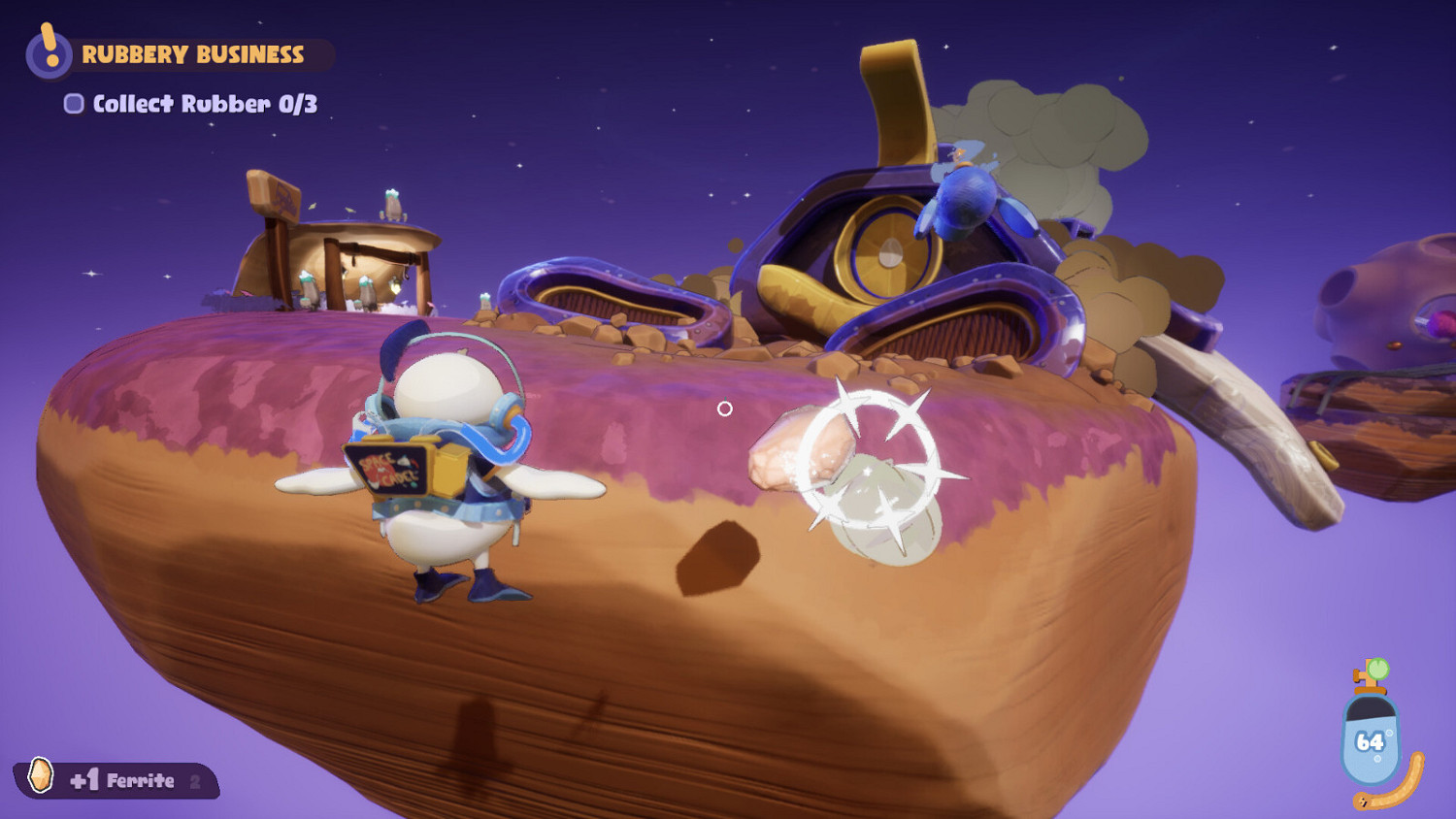Select the worm icon below the oxygen tank
The height and width of the screenshot is (819, 1456).
1388,796
